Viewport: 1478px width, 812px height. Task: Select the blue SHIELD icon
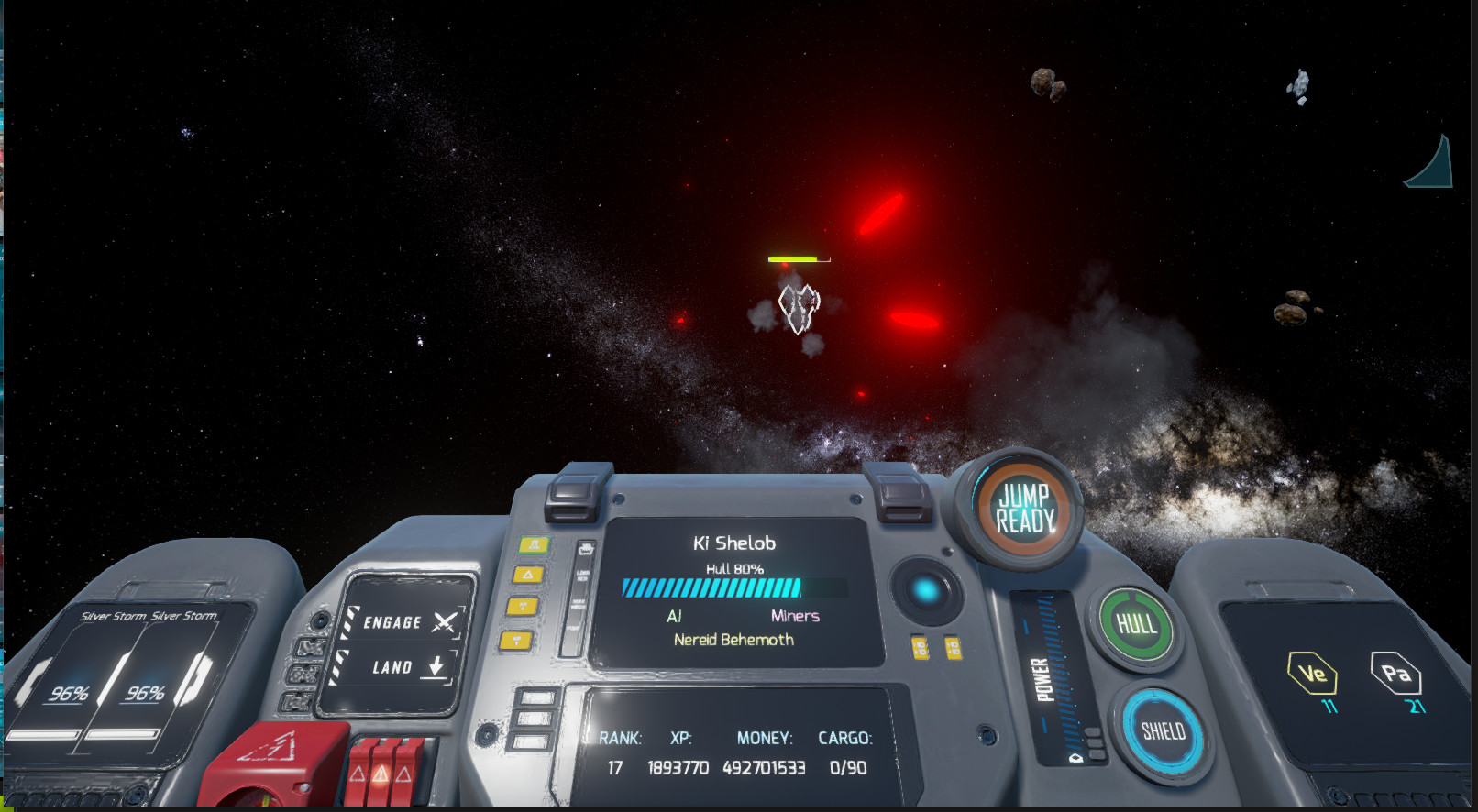point(1165,731)
